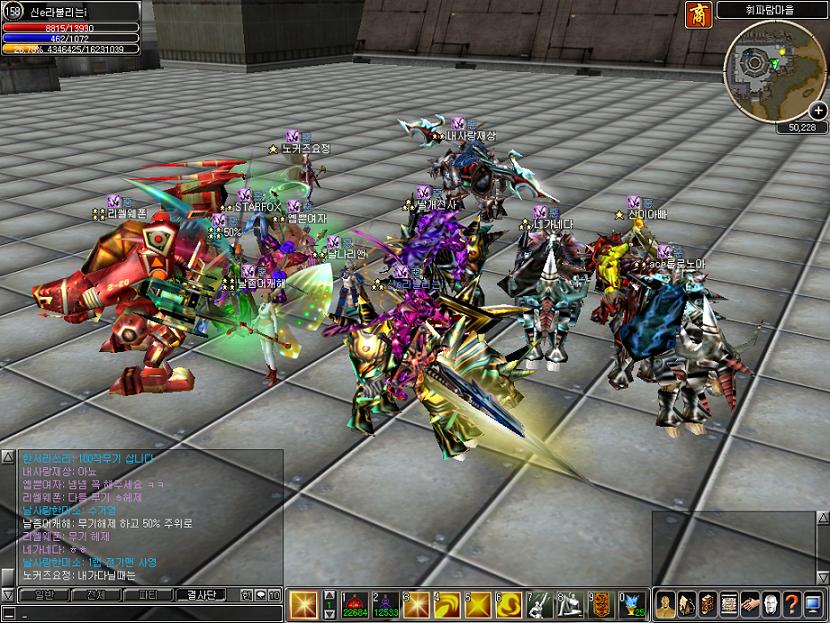Open the question mark help button

click(790, 604)
